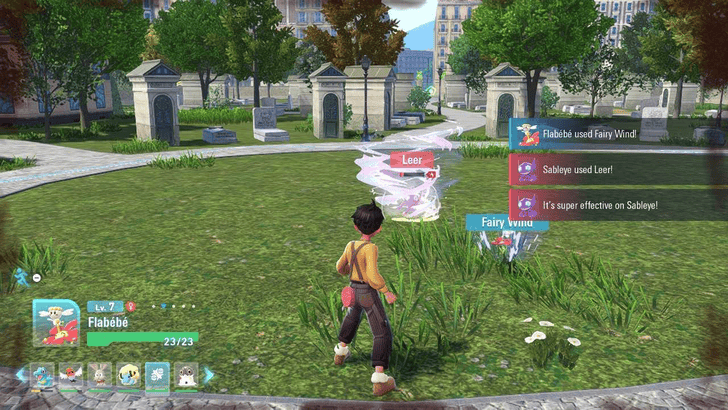Select the highlighted Flabébé party slot
Viewport: 728px width, 410px height.
(157, 375)
